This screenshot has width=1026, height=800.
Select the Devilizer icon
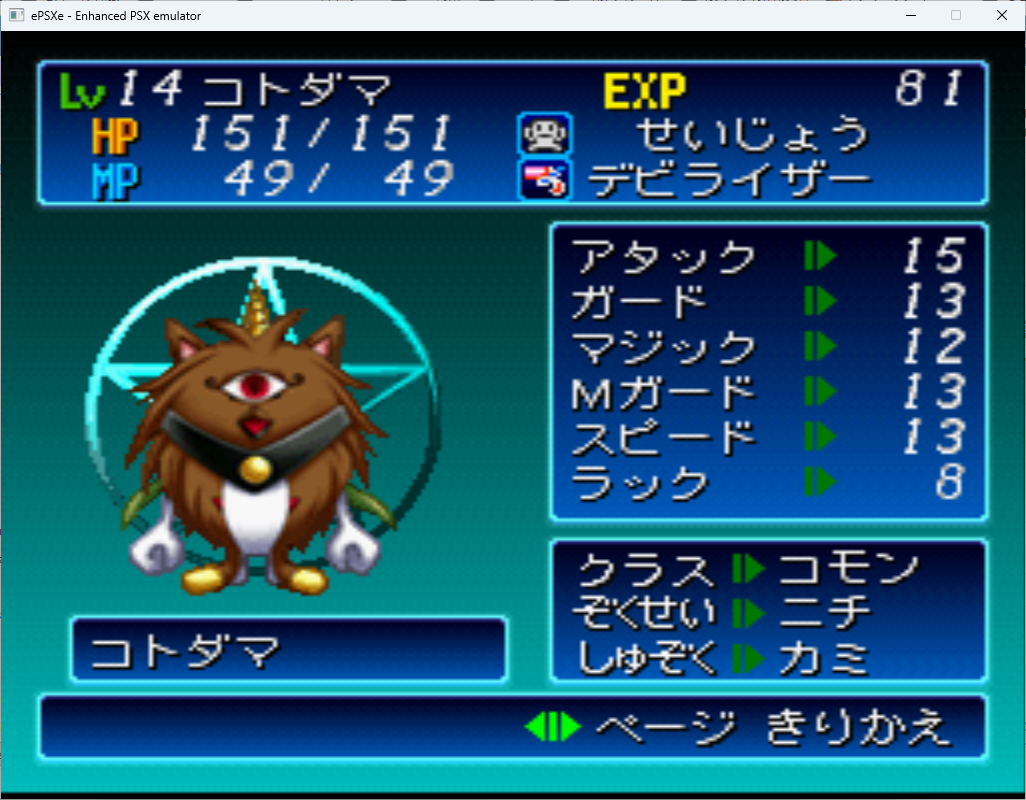544,179
